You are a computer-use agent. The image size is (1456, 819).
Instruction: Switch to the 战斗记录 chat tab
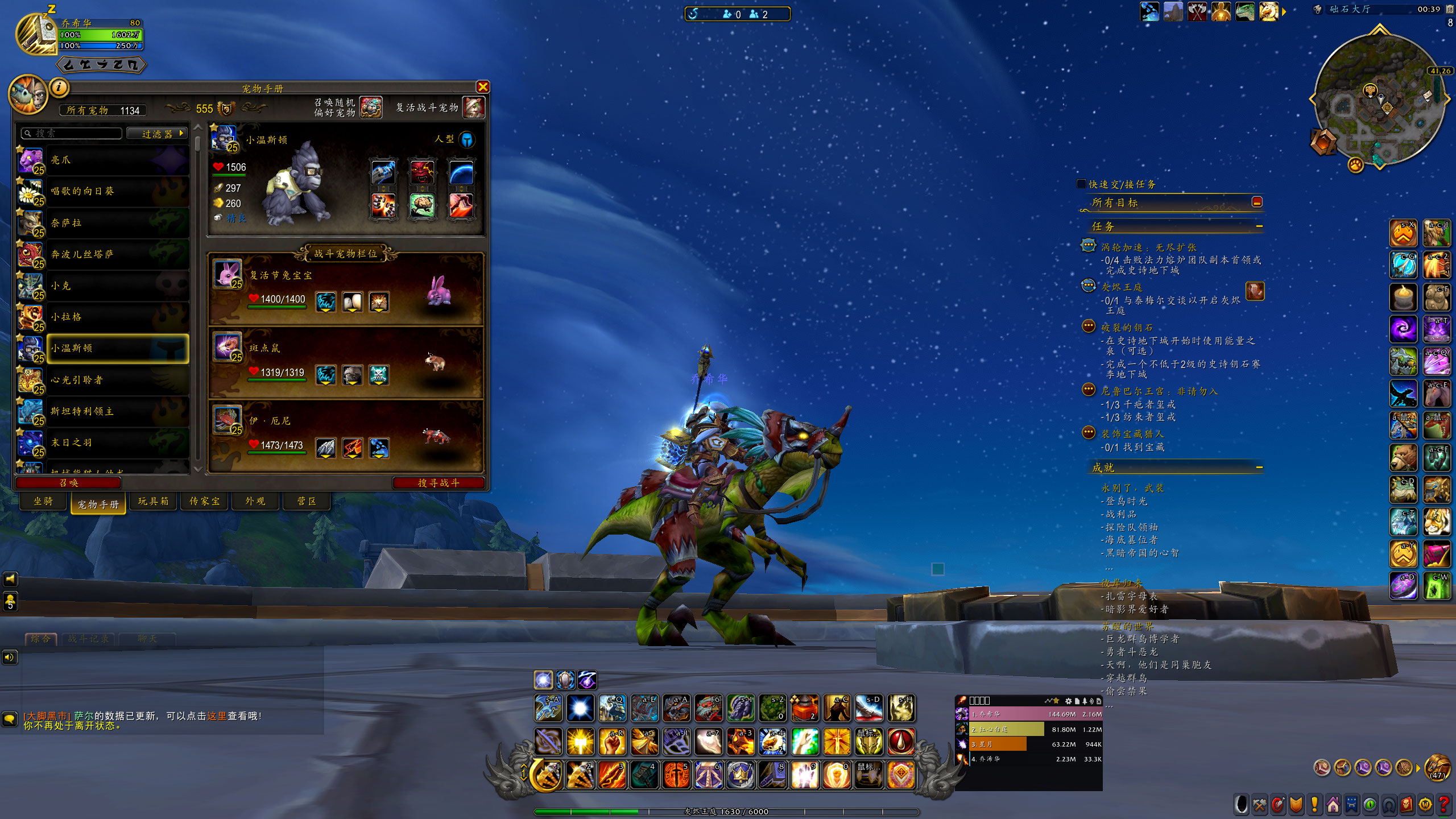(88, 639)
